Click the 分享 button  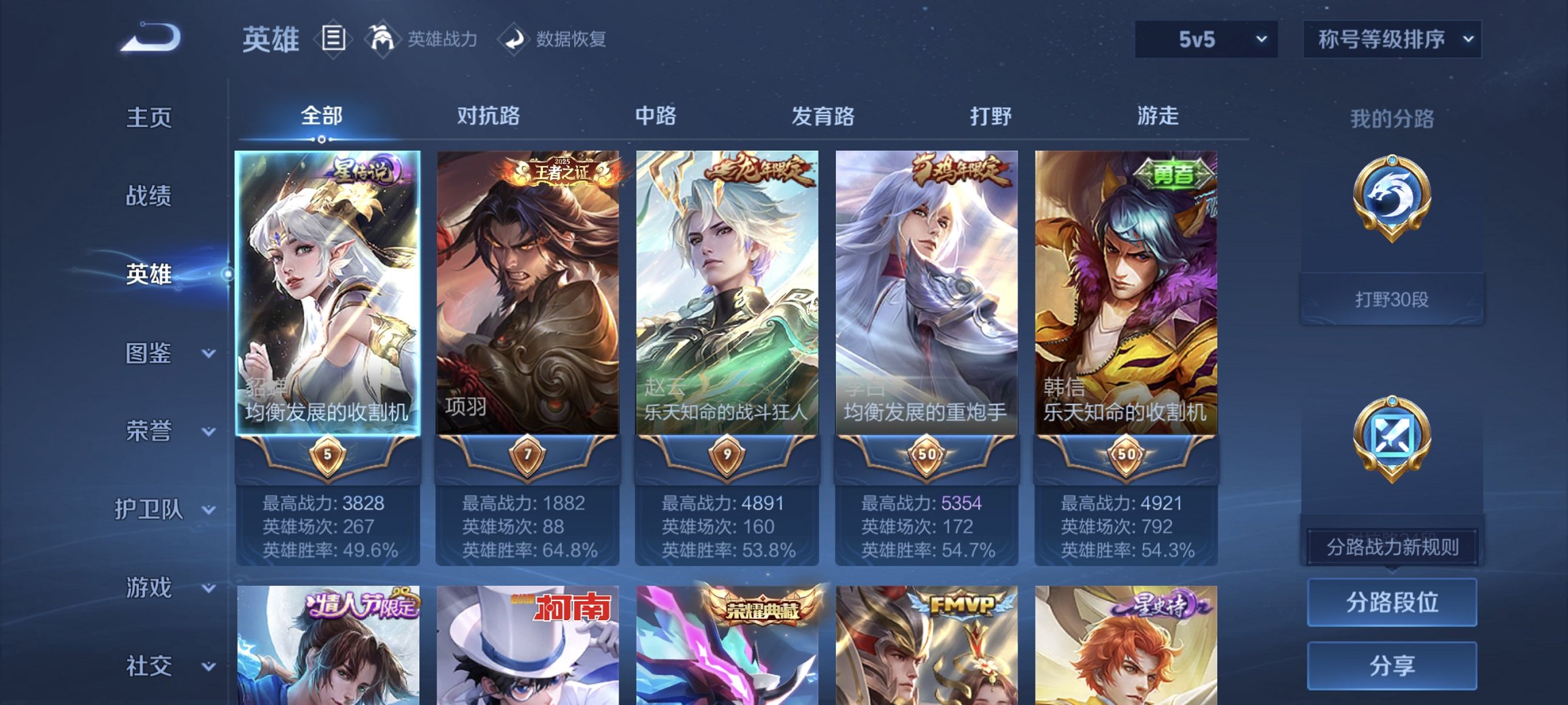point(1392,665)
